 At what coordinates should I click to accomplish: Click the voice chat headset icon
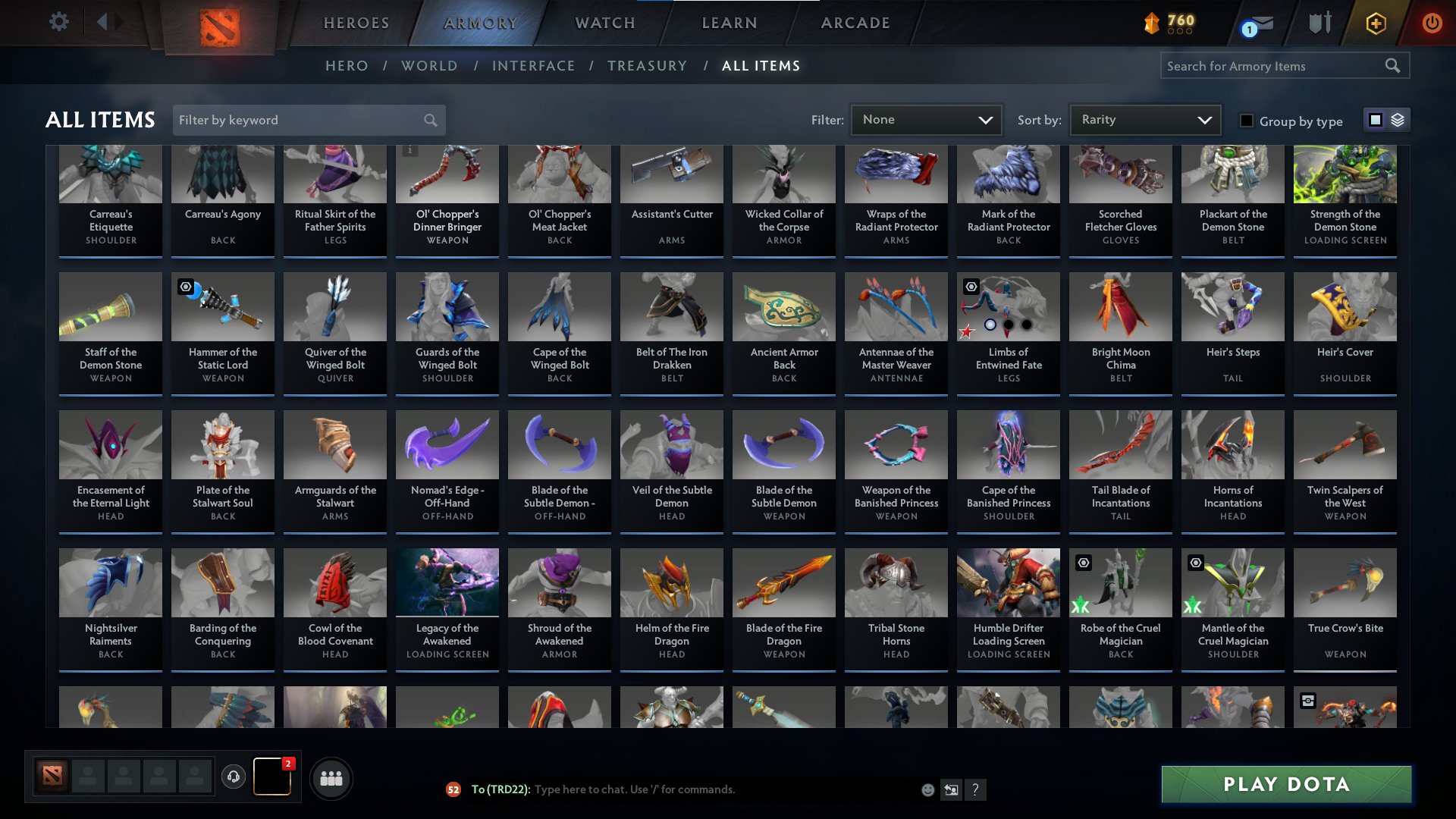(234, 776)
